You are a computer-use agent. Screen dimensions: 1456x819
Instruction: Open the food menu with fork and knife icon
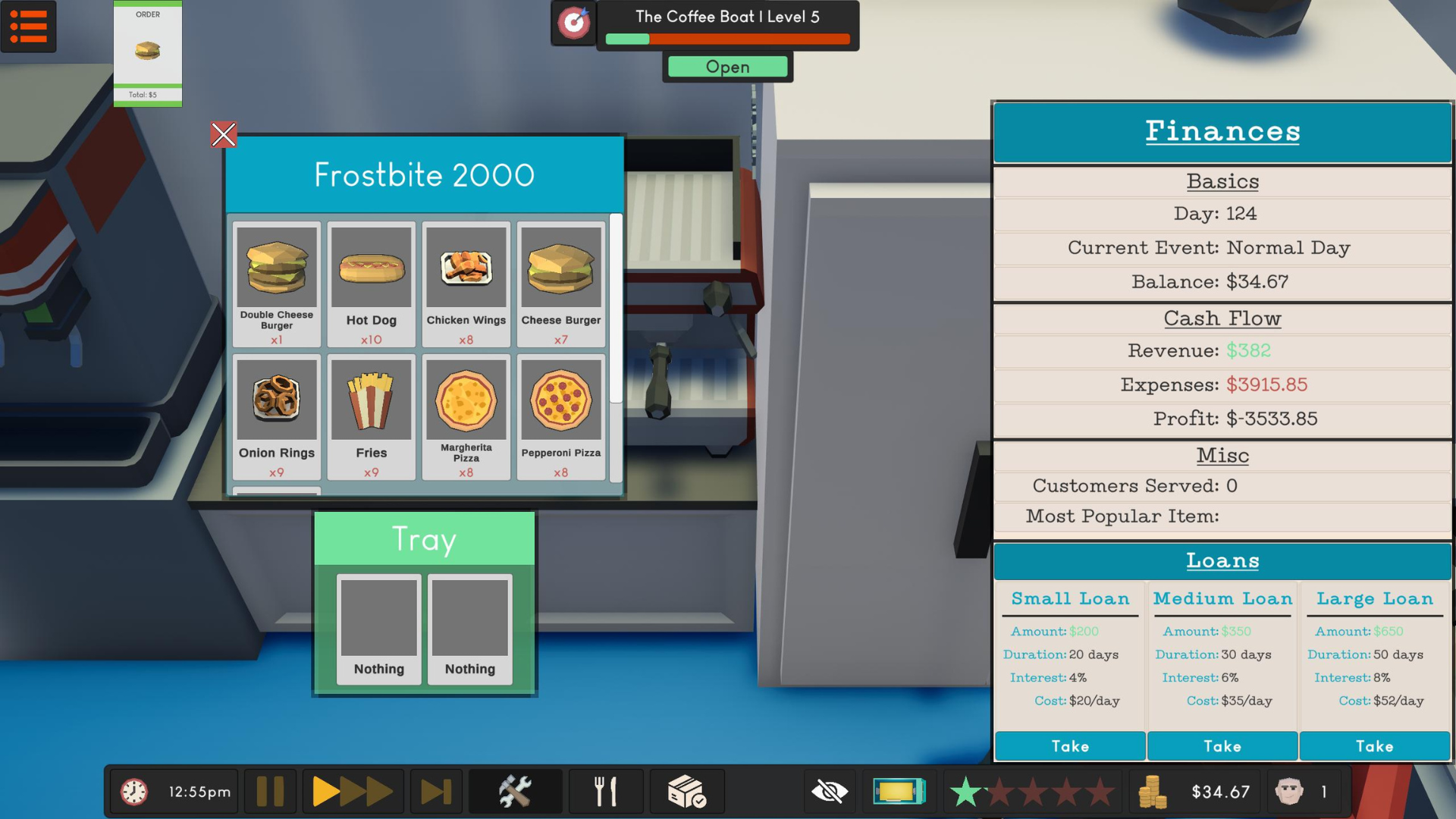point(605,791)
